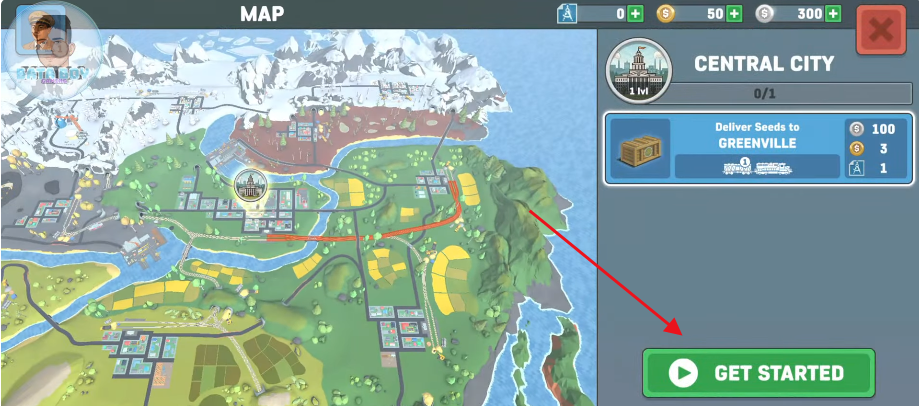Open the player profile avatar
This screenshot has height=406, width=919.
(41, 40)
